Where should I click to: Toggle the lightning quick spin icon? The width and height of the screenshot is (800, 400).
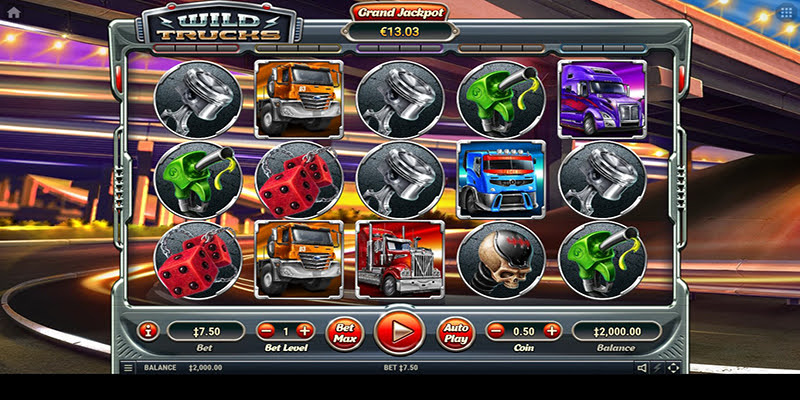tap(657, 368)
